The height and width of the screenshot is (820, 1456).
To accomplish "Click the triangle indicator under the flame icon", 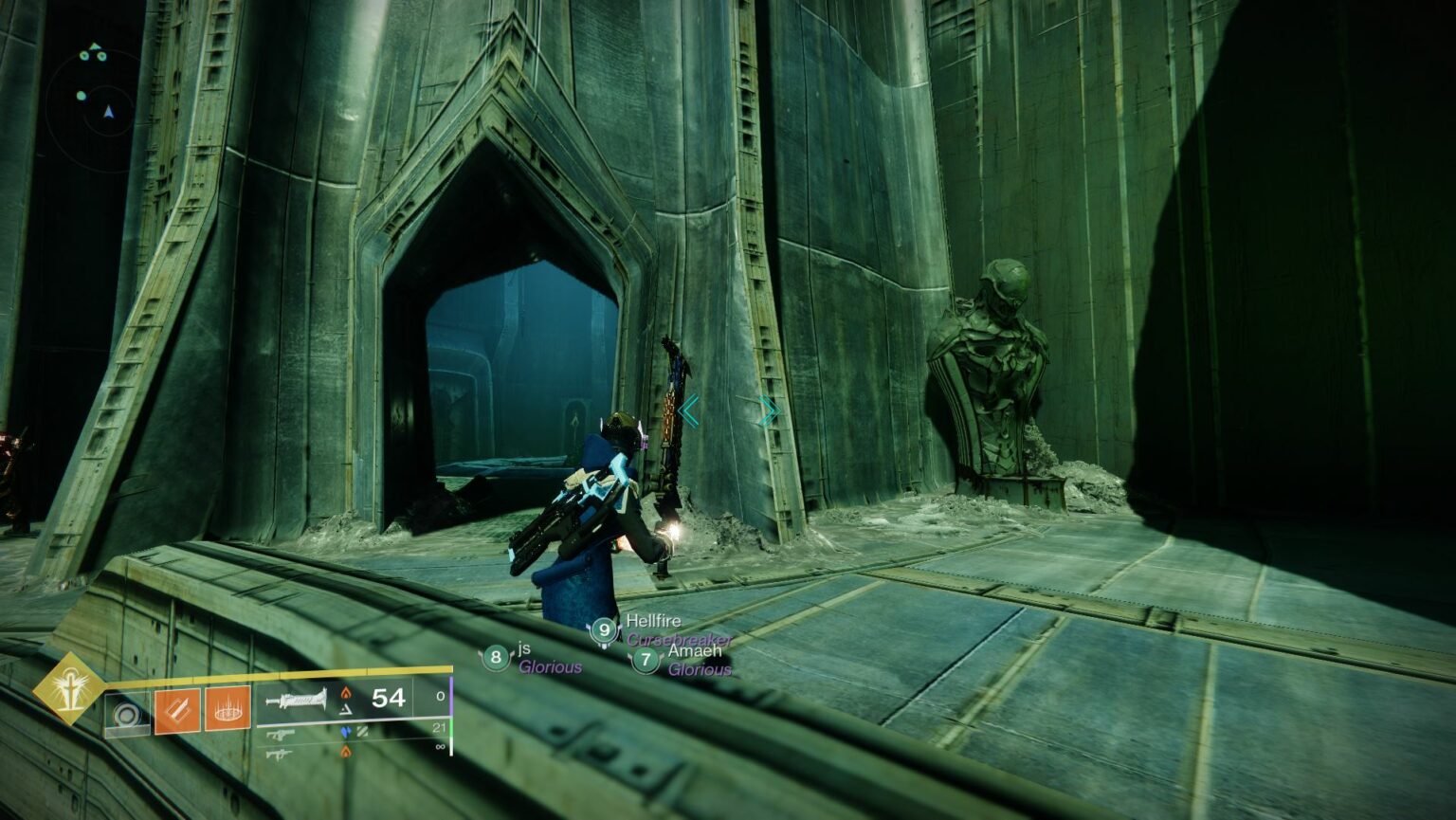I will pyautogui.click(x=348, y=707).
